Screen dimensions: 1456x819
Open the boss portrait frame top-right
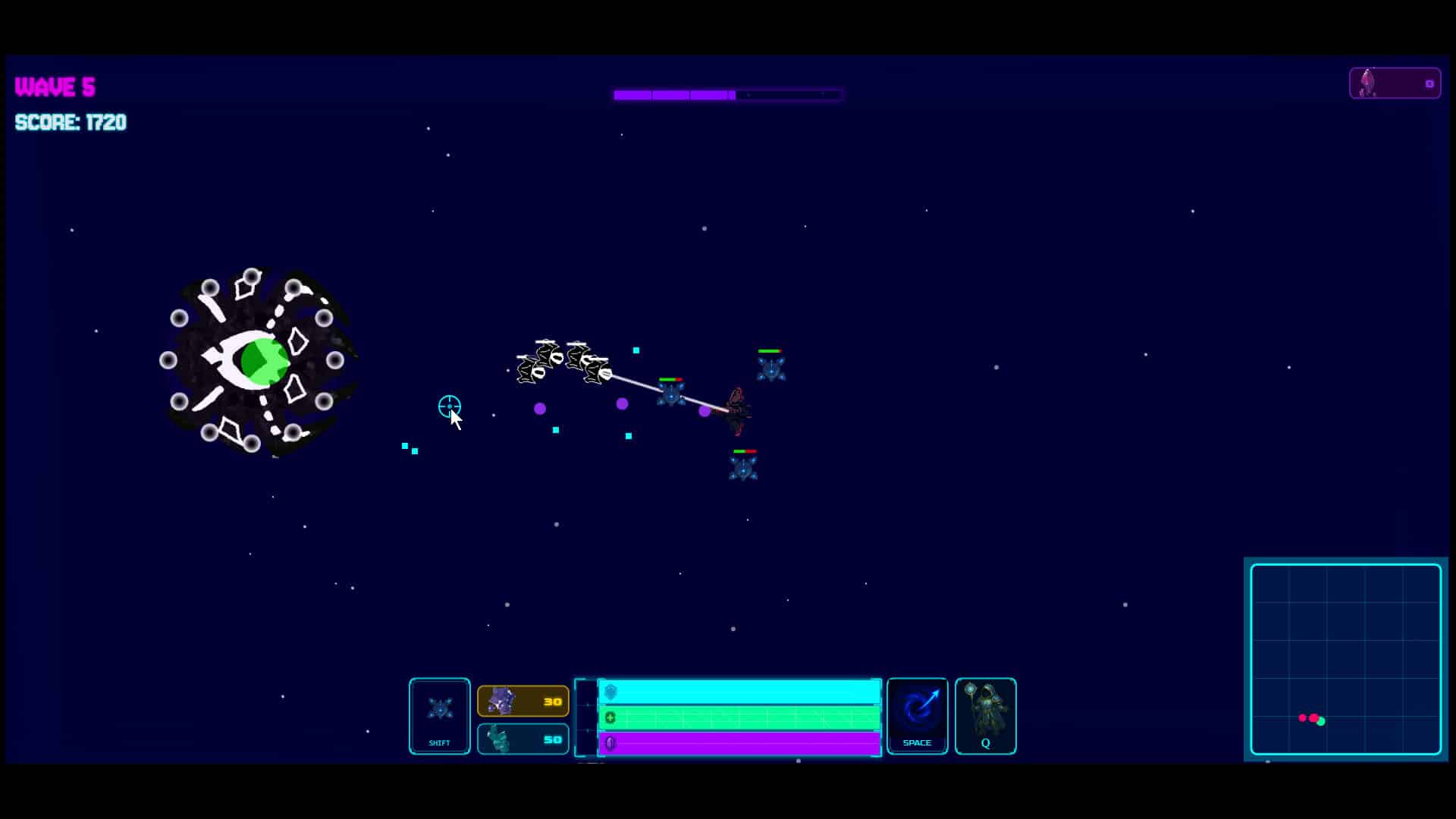[x=1395, y=83]
